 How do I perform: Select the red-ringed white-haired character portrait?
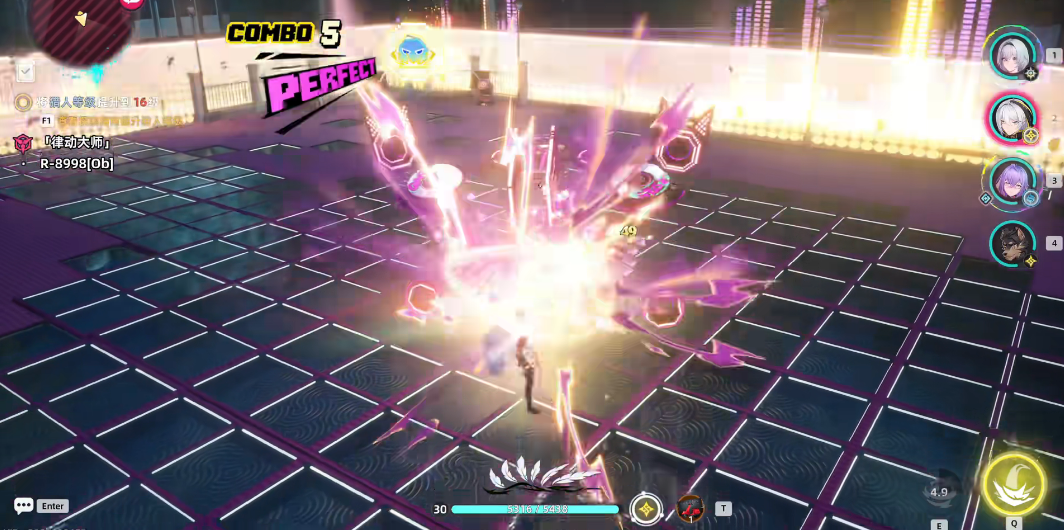click(x=1012, y=118)
